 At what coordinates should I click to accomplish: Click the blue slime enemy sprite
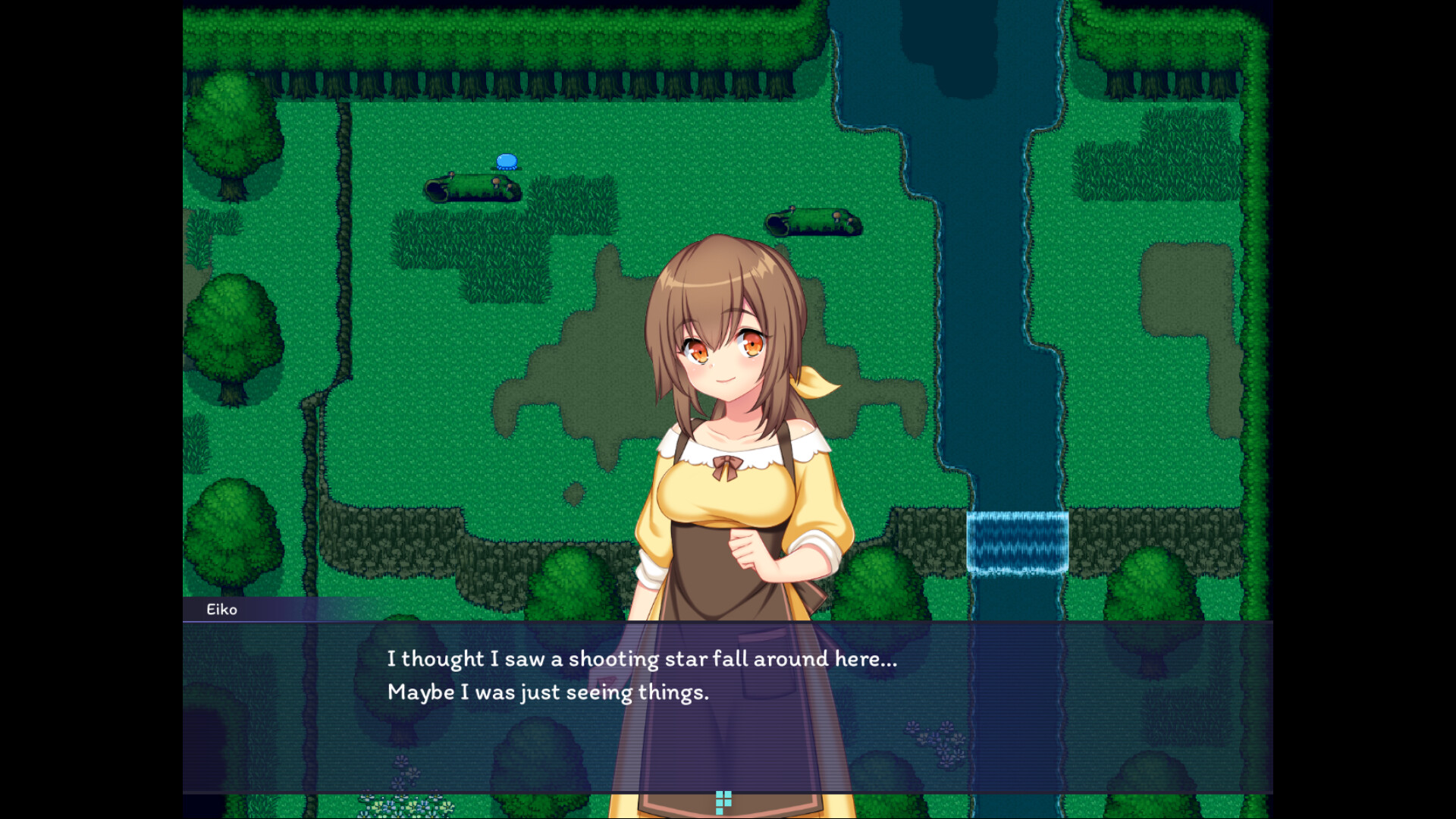(506, 161)
